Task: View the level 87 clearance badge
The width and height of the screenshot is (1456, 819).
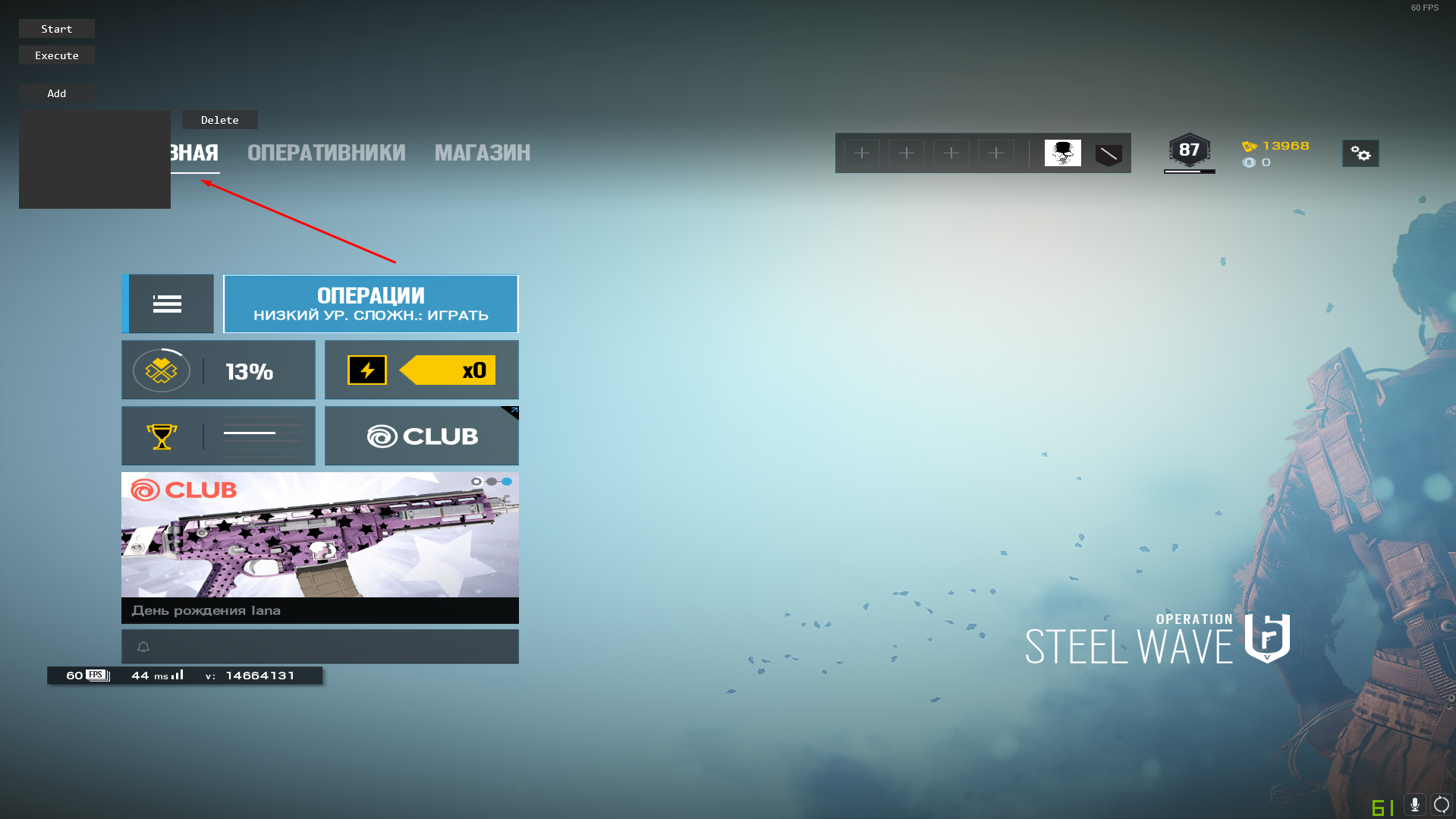Action: [x=1189, y=151]
